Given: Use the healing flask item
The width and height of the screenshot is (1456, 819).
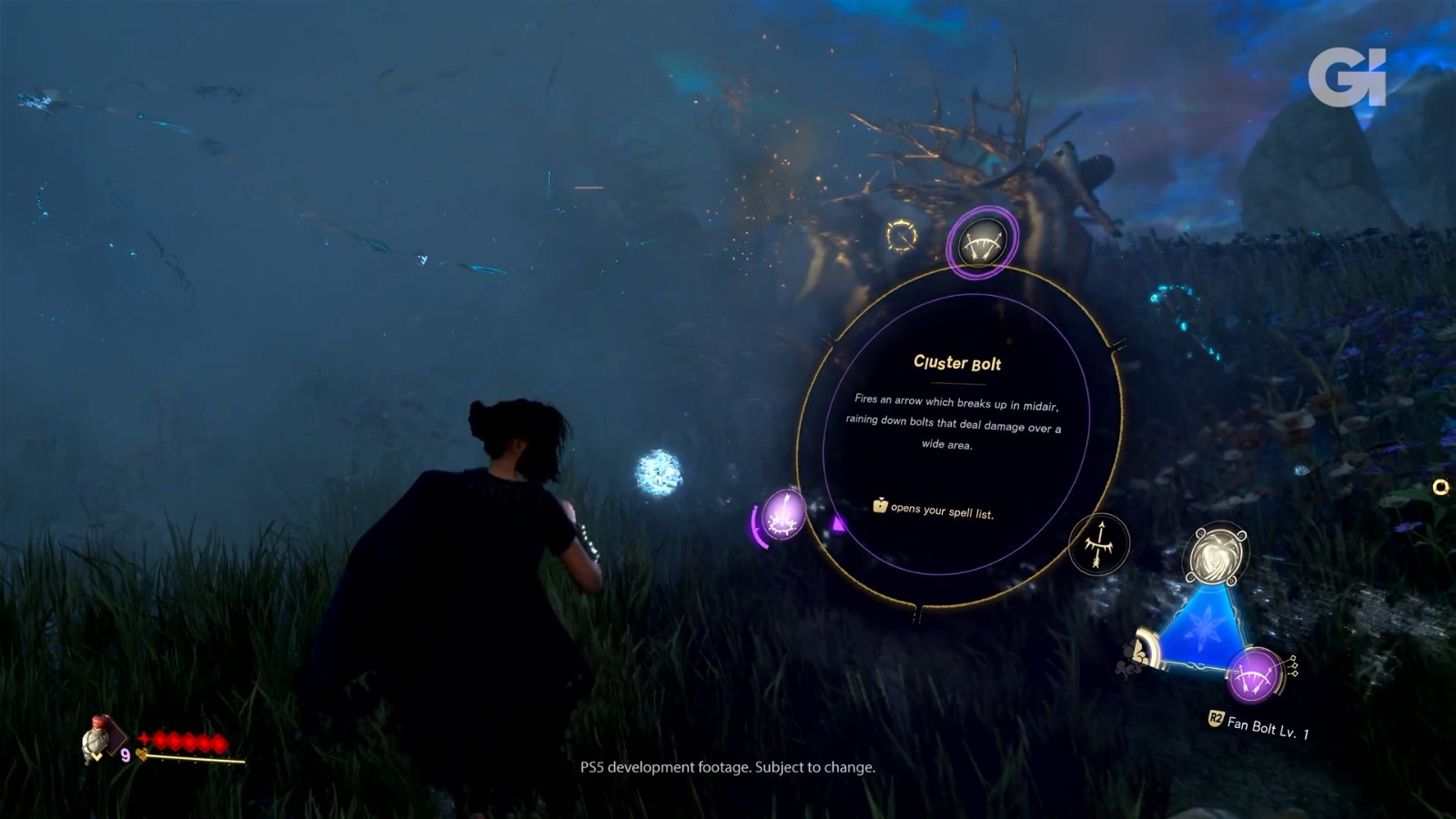Looking at the screenshot, I should click(97, 738).
